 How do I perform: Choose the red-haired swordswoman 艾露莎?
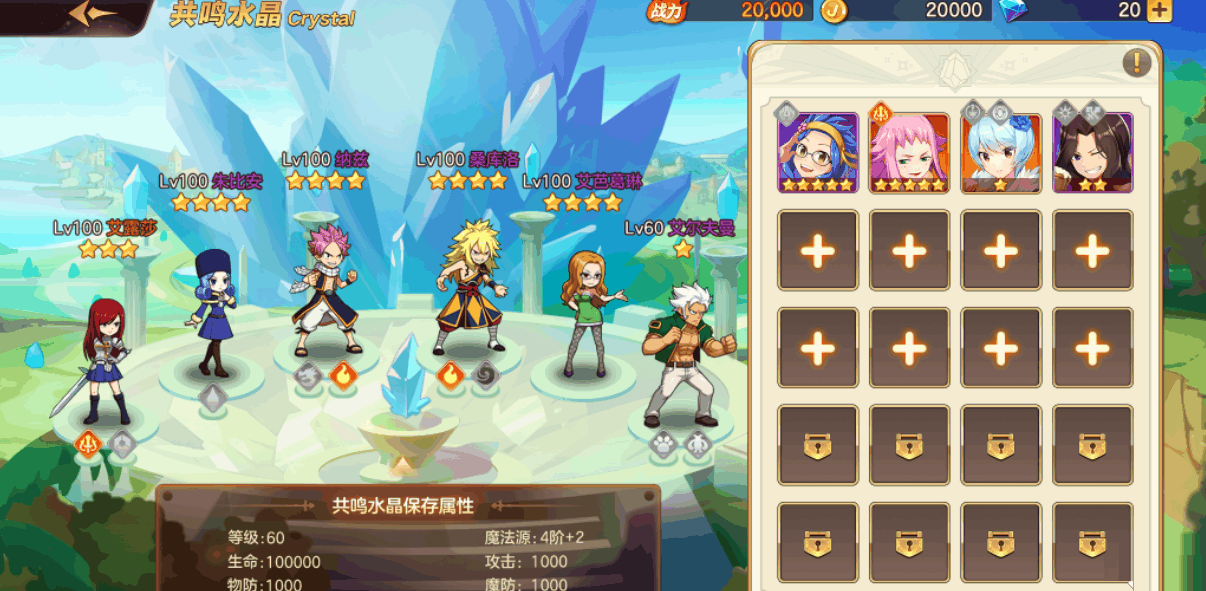(100, 362)
